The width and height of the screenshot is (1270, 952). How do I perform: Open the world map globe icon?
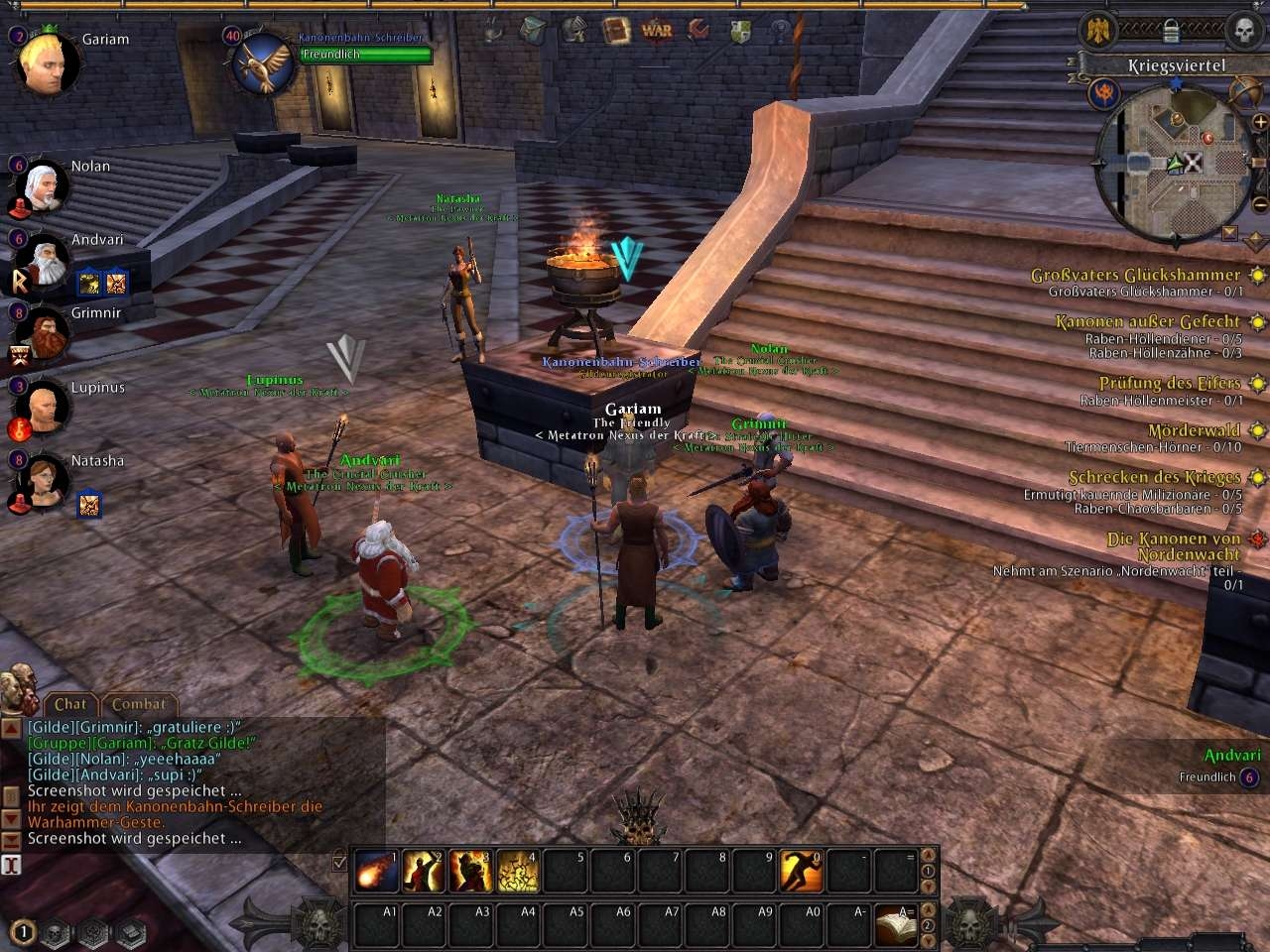[x=1245, y=91]
